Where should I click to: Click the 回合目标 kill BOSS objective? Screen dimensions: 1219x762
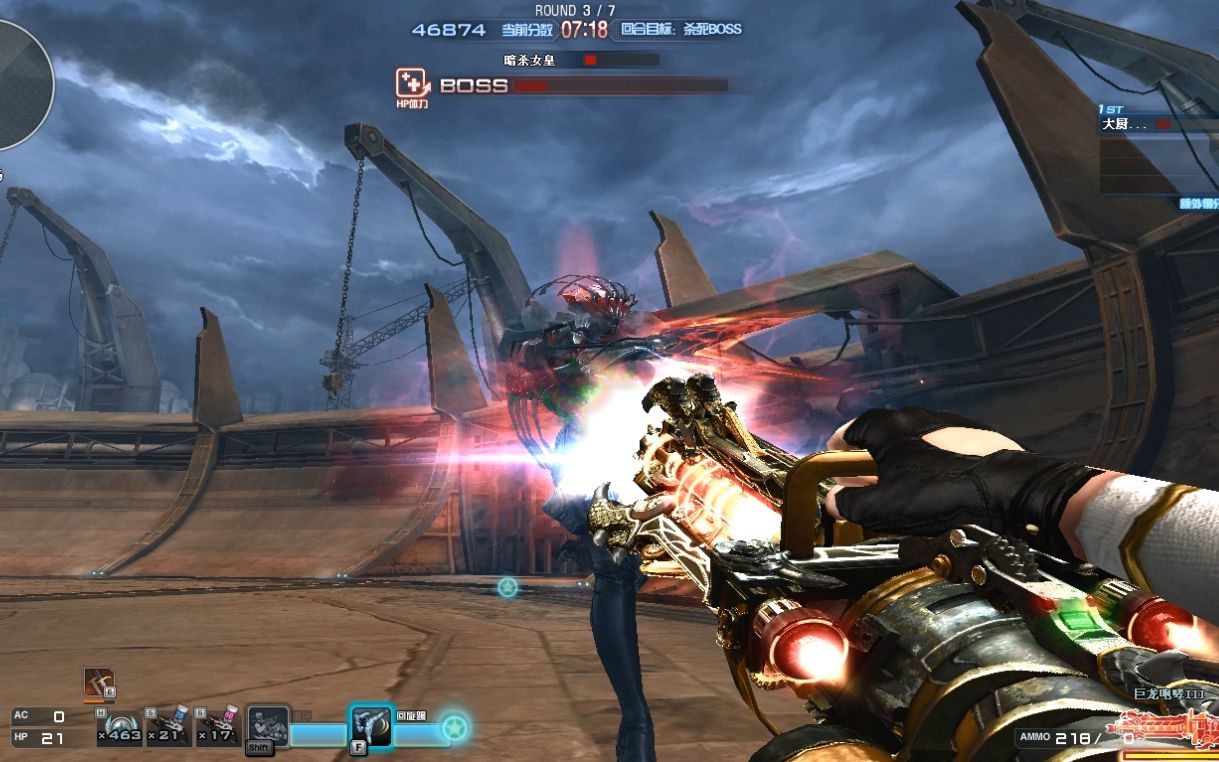click(681, 30)
